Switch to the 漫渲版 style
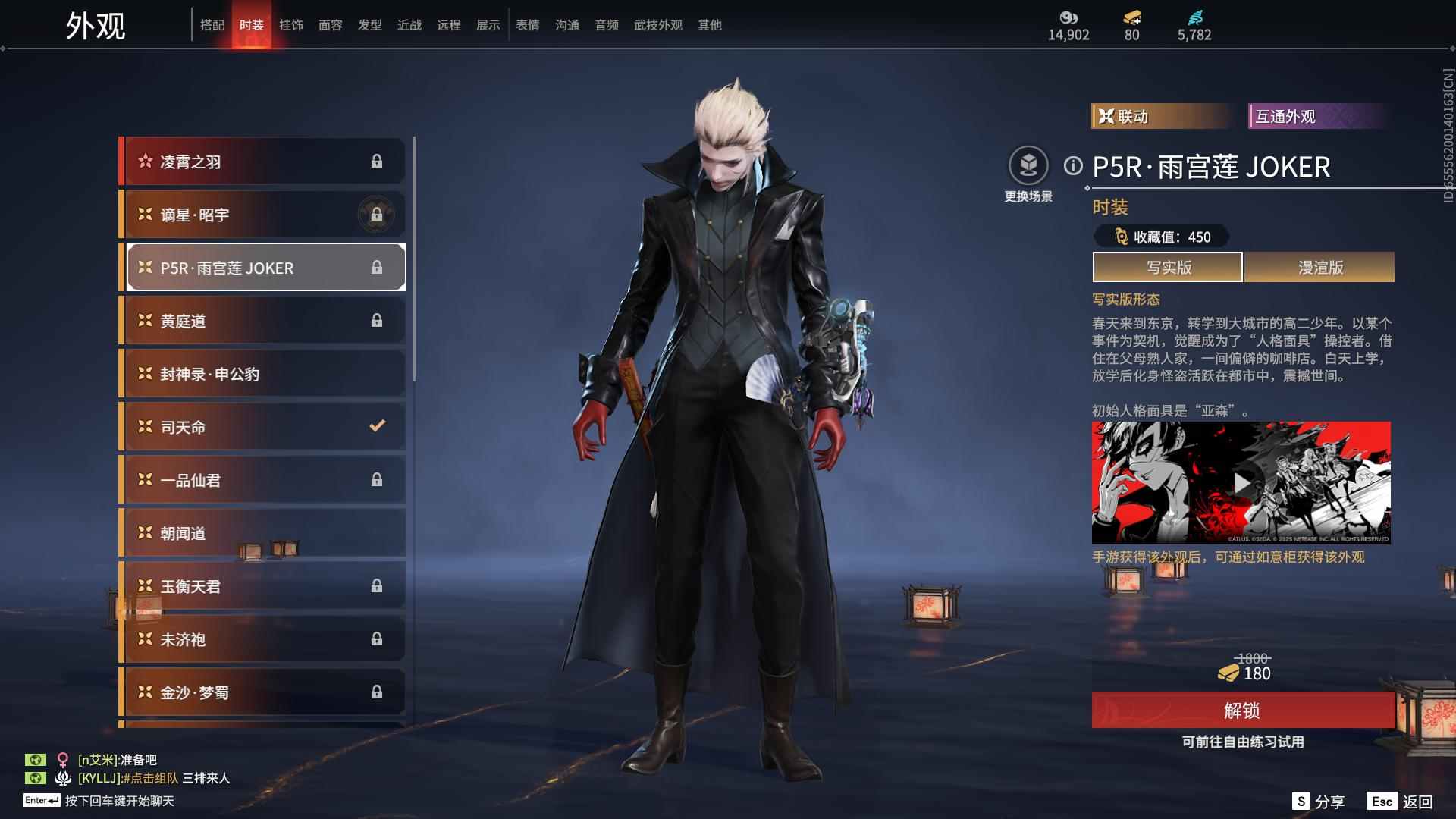The width and height of the screenshot is (1456, 819). [x=1319, y=267]
